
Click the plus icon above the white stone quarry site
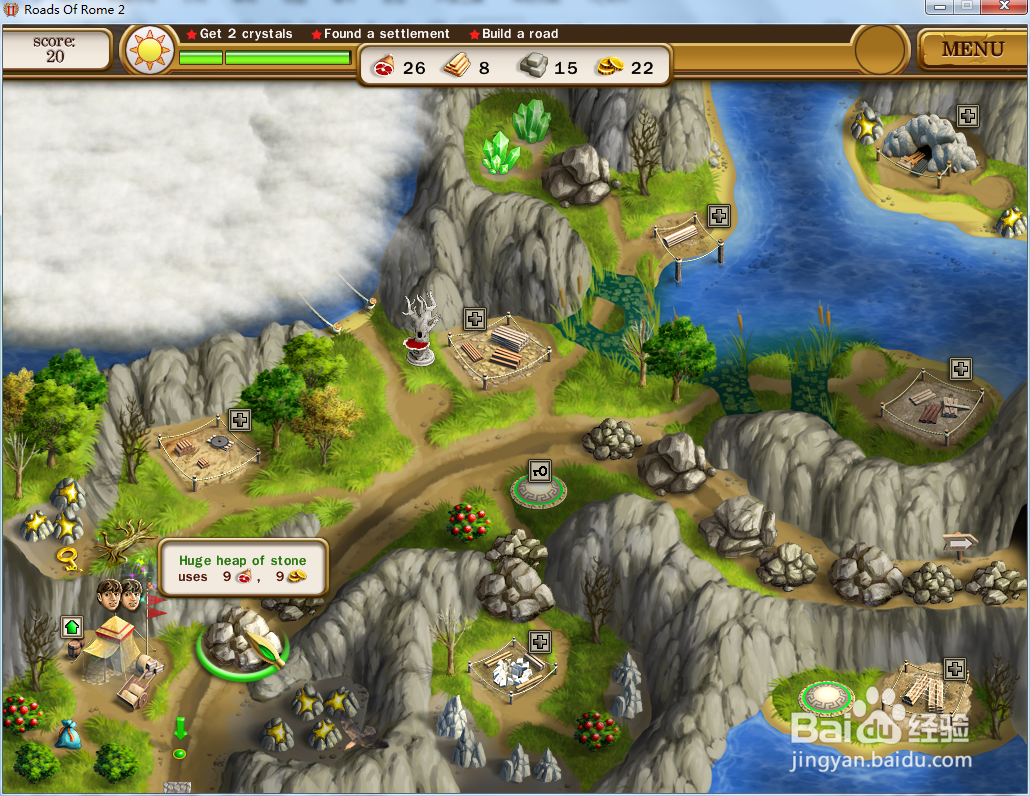540,641
